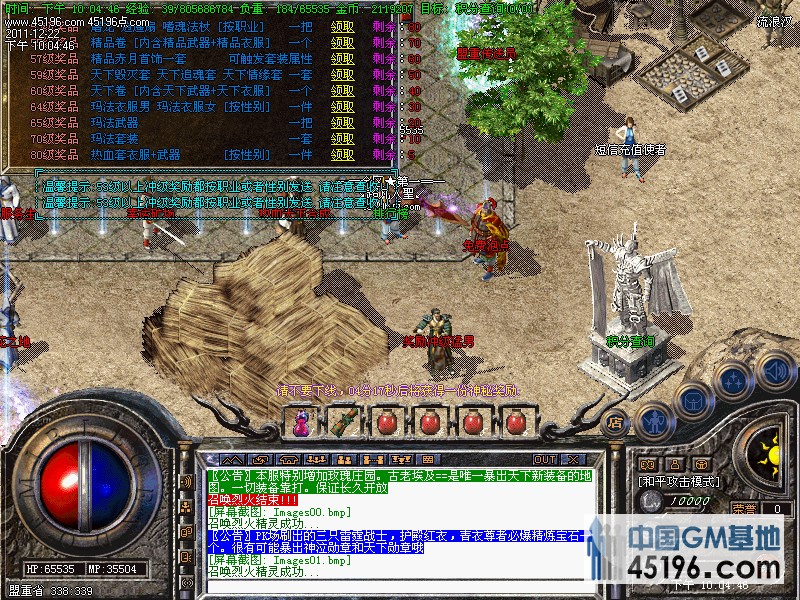Change the 和平攻击模式 attack mode

(x=680, y=481)
